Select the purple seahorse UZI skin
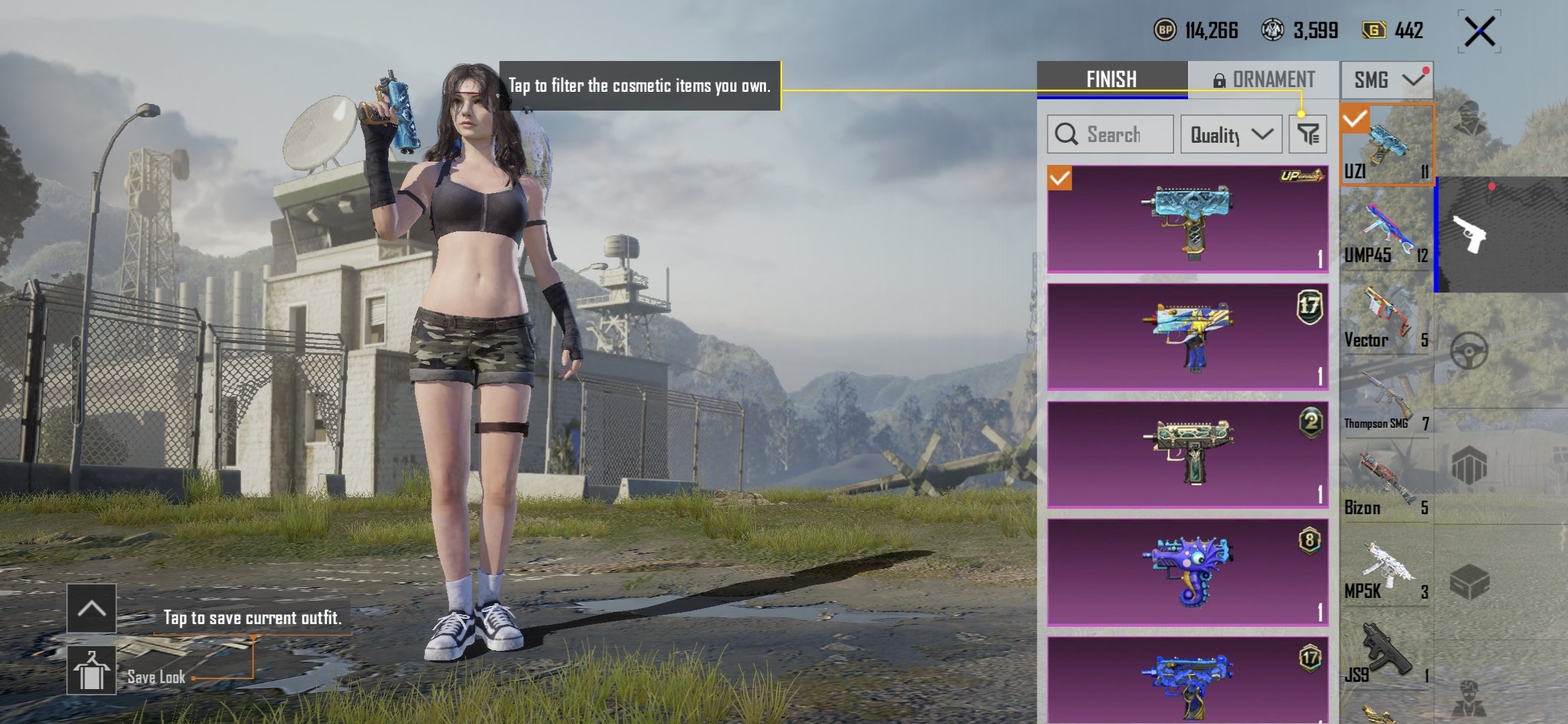 click(1187, 572)
